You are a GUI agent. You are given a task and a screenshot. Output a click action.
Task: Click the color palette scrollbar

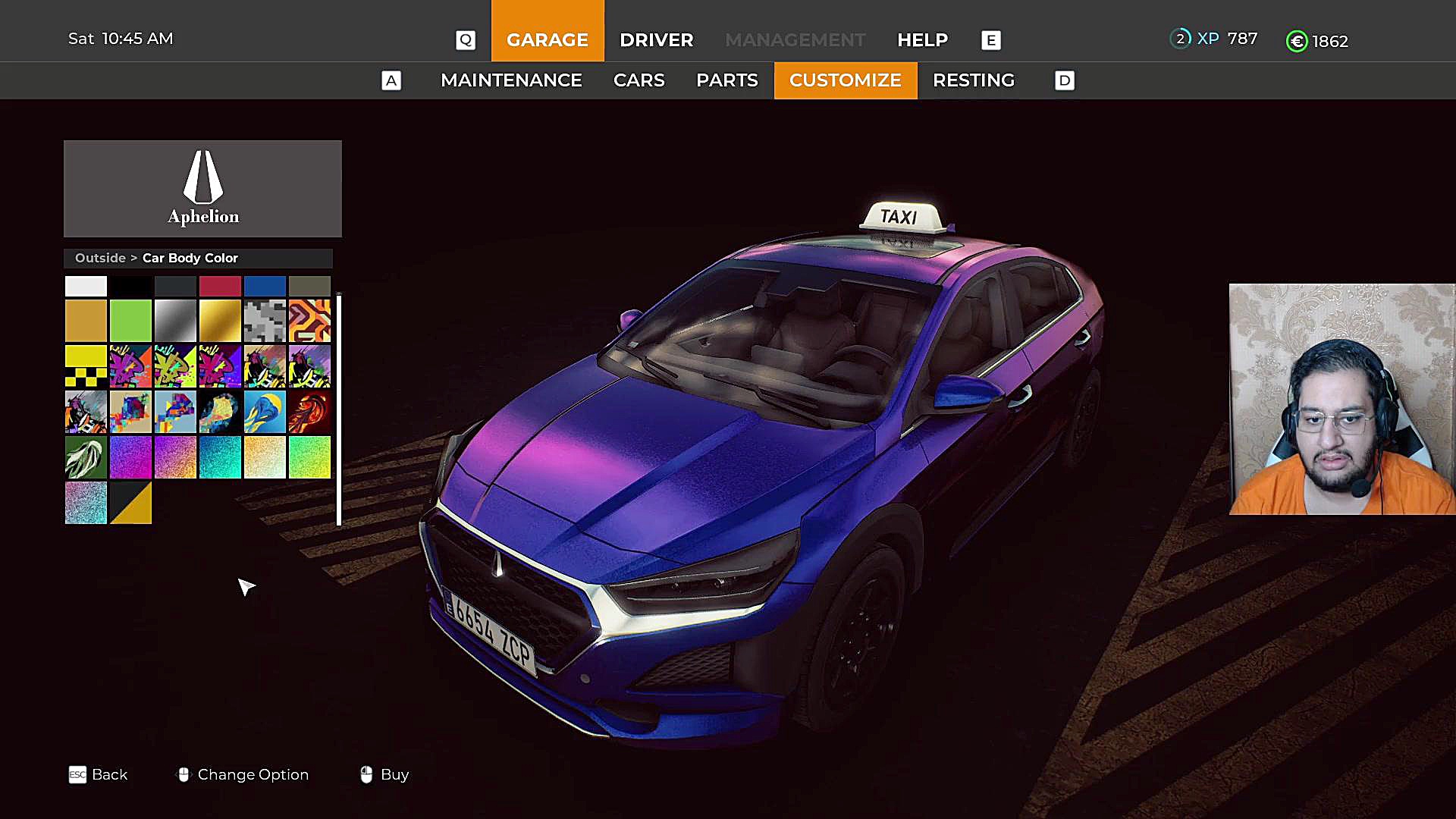(x=338, y=409)
